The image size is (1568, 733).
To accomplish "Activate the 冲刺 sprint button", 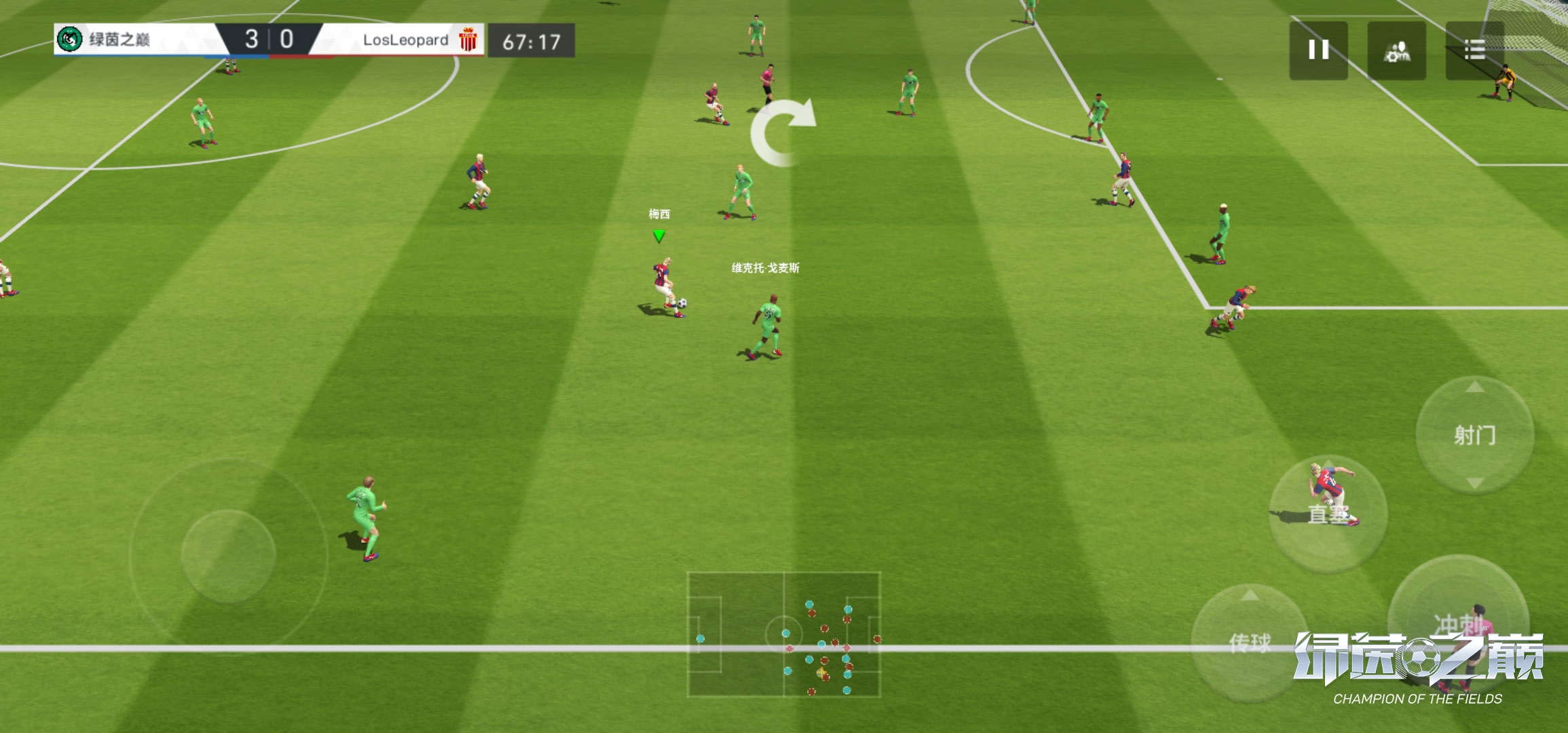I will [x=1457, y=623].
